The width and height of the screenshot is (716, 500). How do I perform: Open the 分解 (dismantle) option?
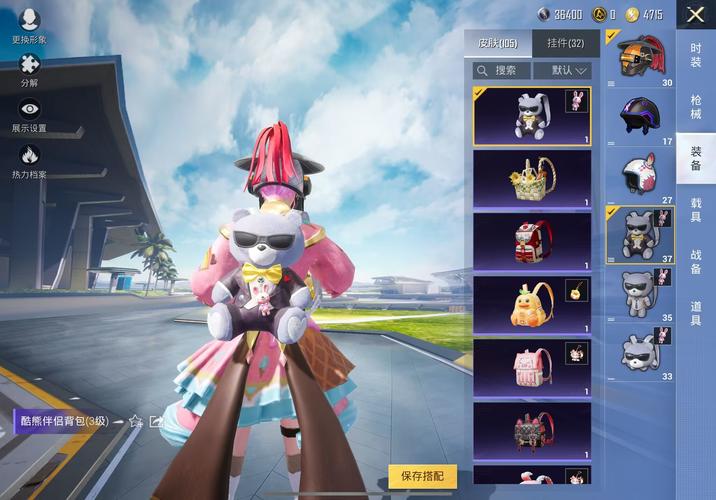[x=29, y=68]
